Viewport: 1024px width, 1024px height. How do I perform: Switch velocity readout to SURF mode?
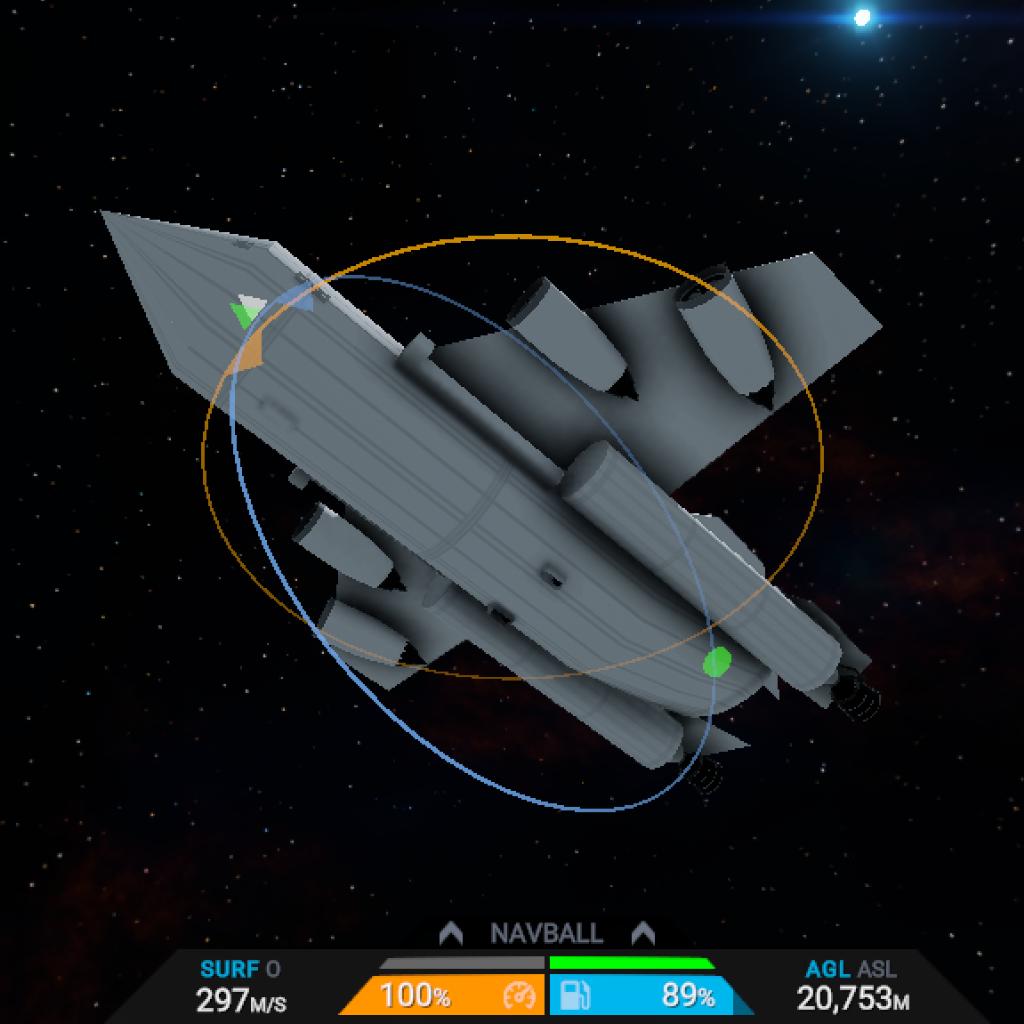230,969
